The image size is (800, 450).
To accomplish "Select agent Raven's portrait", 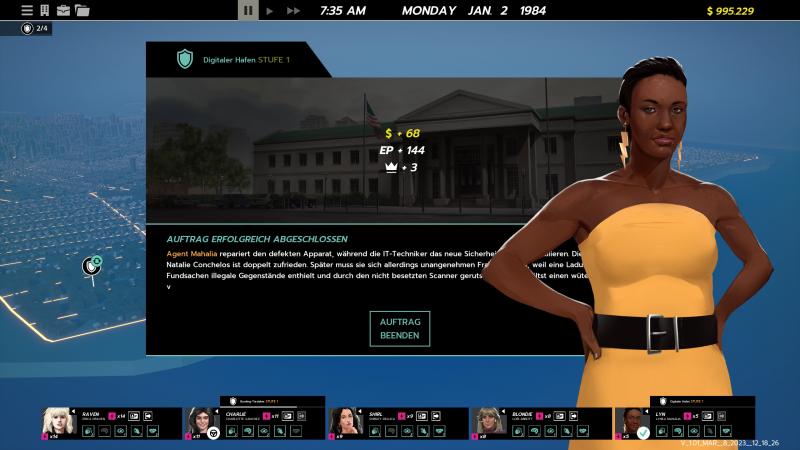I will pyautogui.click(x=58, y=422).
